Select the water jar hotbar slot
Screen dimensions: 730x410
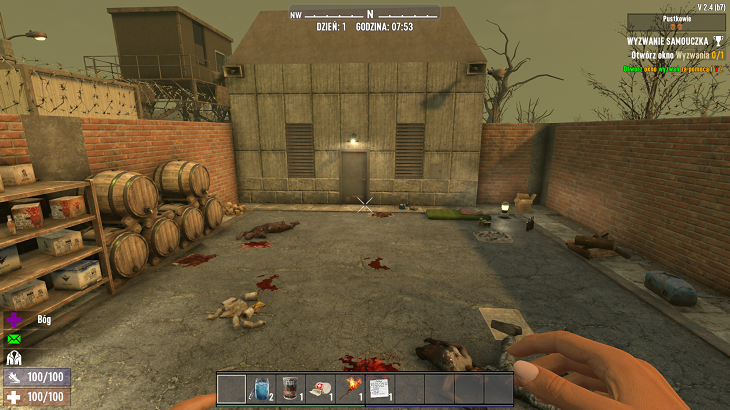point(261,388)
